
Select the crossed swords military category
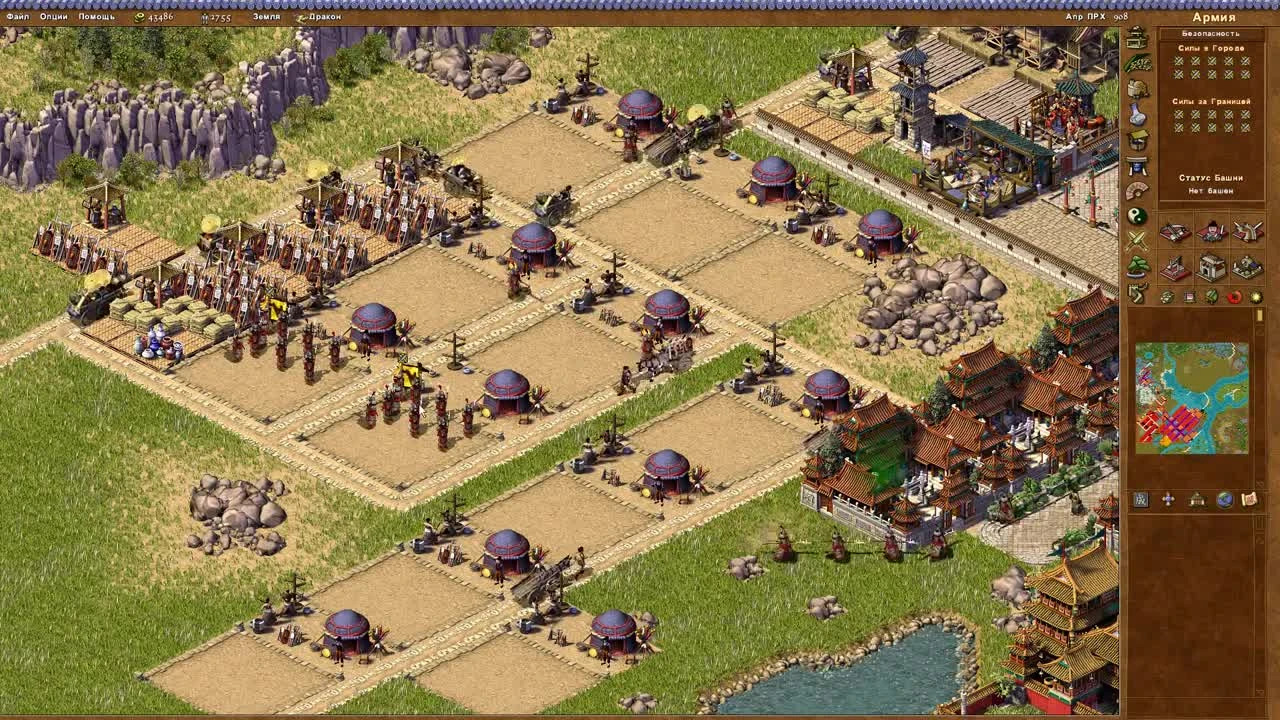pyautogui.click(x=1135, y=238)
